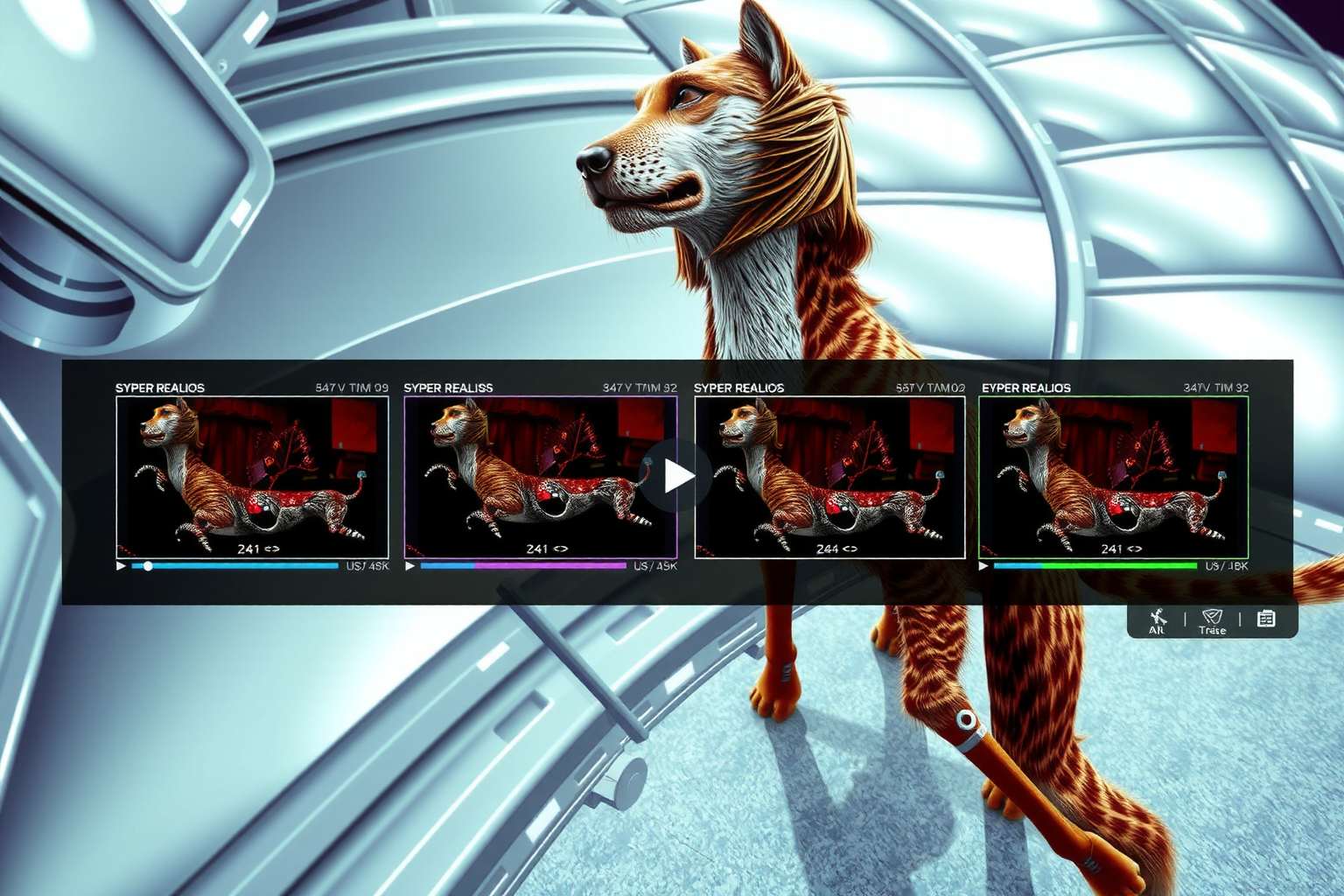Open the Trase tool in the toolbar

coord(1212,620)
